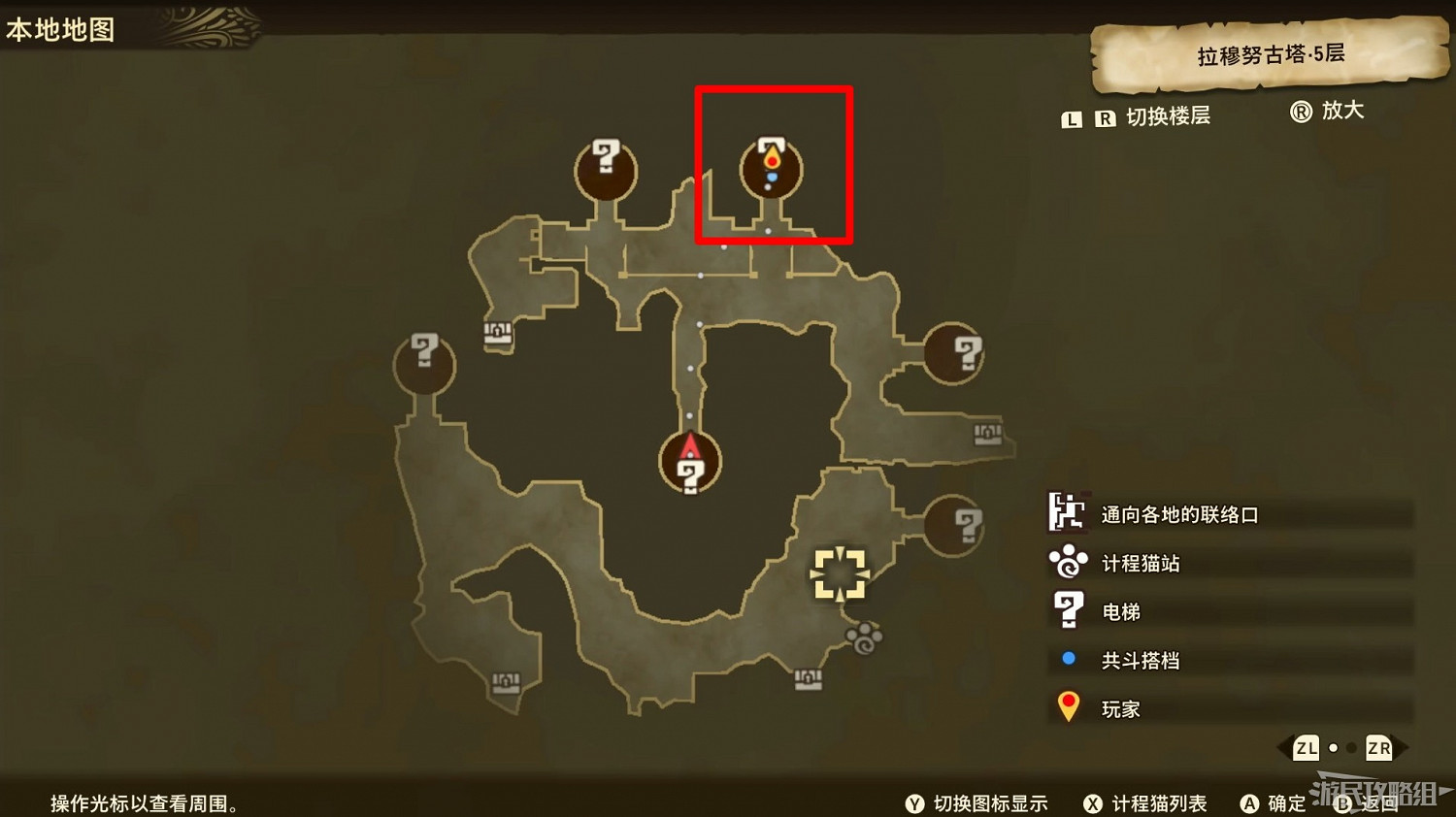
Task: Toggle icon display with the Y button prompt
Action: 913,804
